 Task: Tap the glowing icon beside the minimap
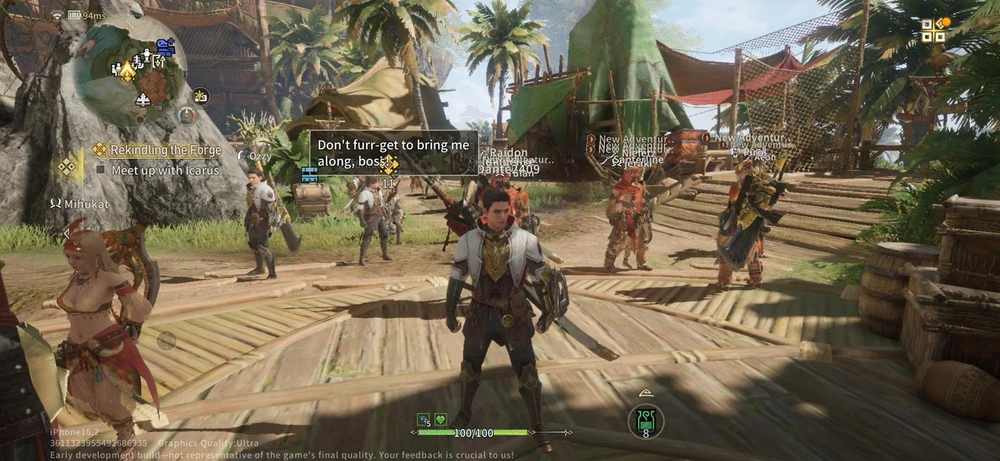tap(201, 95)
